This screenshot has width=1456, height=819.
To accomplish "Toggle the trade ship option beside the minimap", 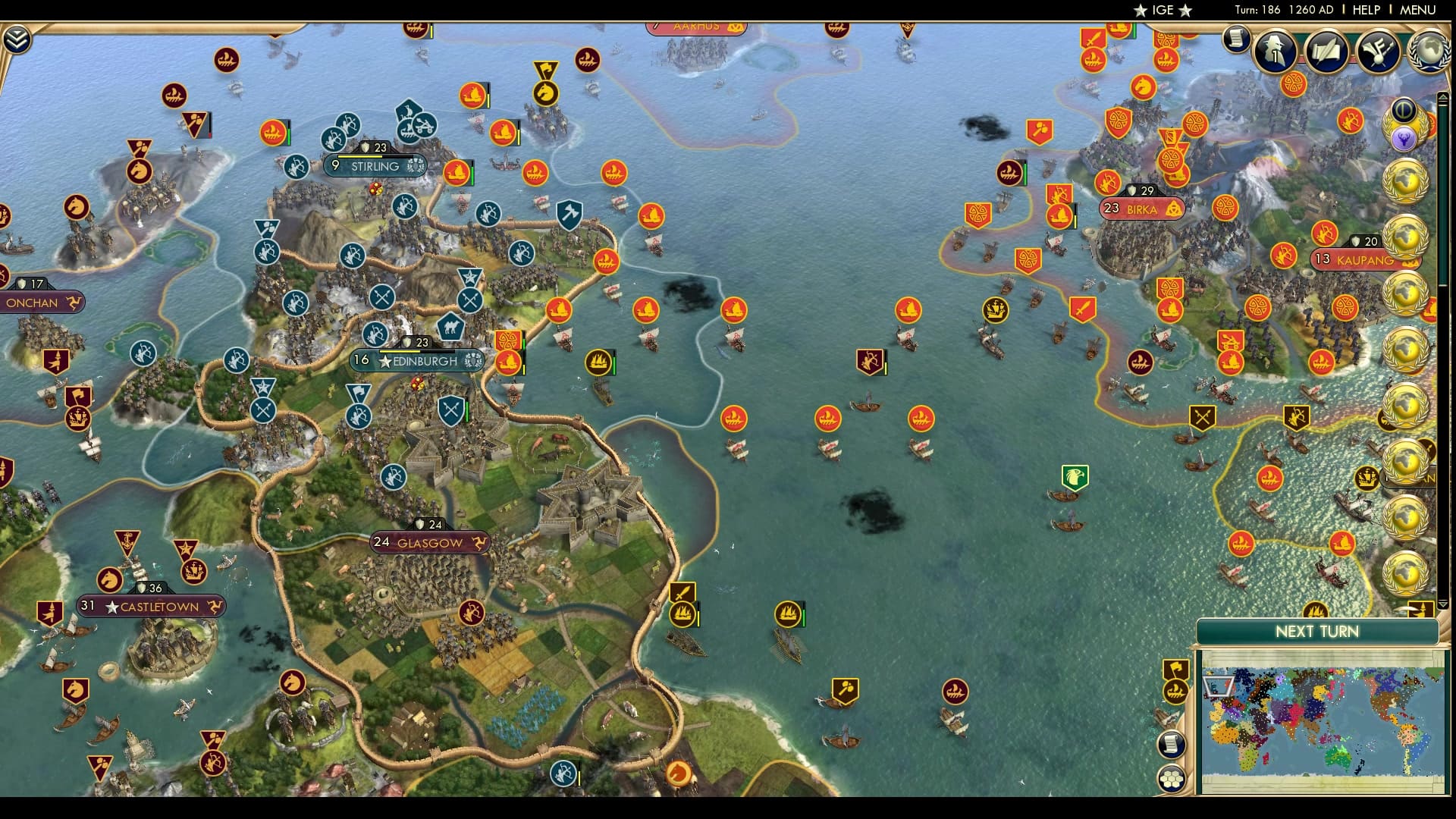I will point(1175,690).
